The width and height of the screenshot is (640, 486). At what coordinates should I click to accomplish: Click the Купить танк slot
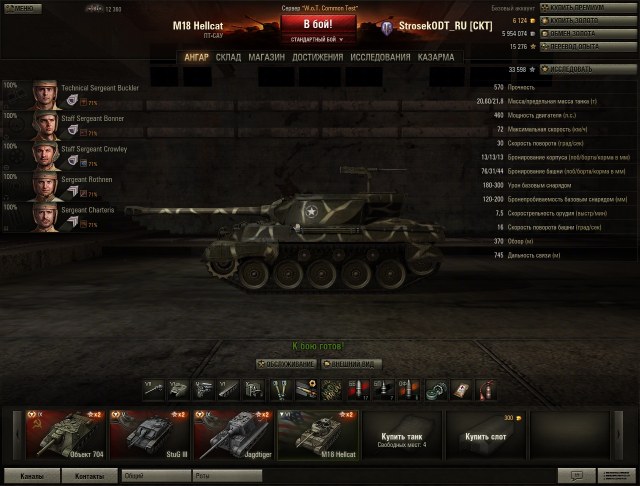pyautogui.click(x=401, y=433)
